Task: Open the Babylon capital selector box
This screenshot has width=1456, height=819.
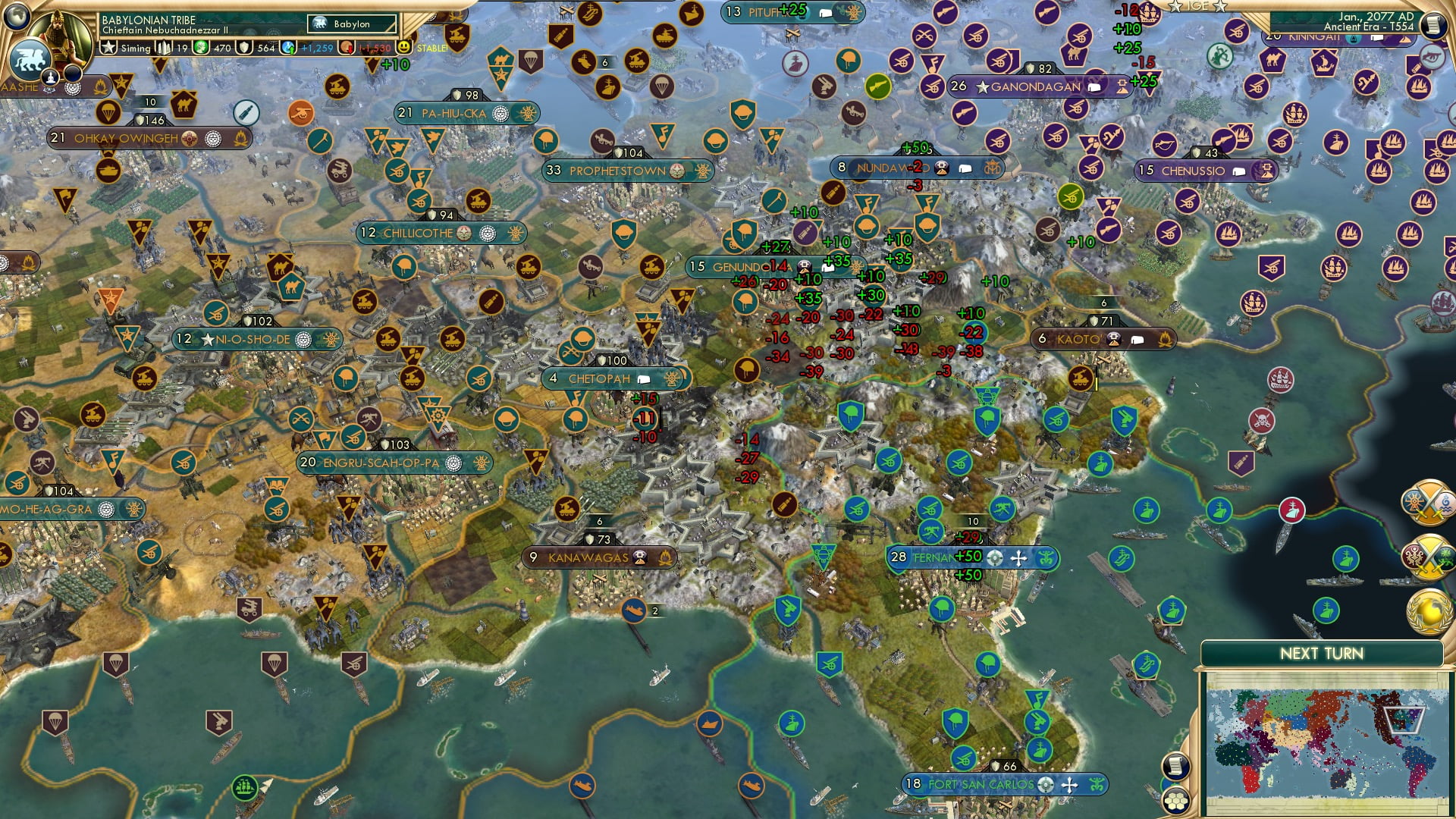Action: (350, 24)
